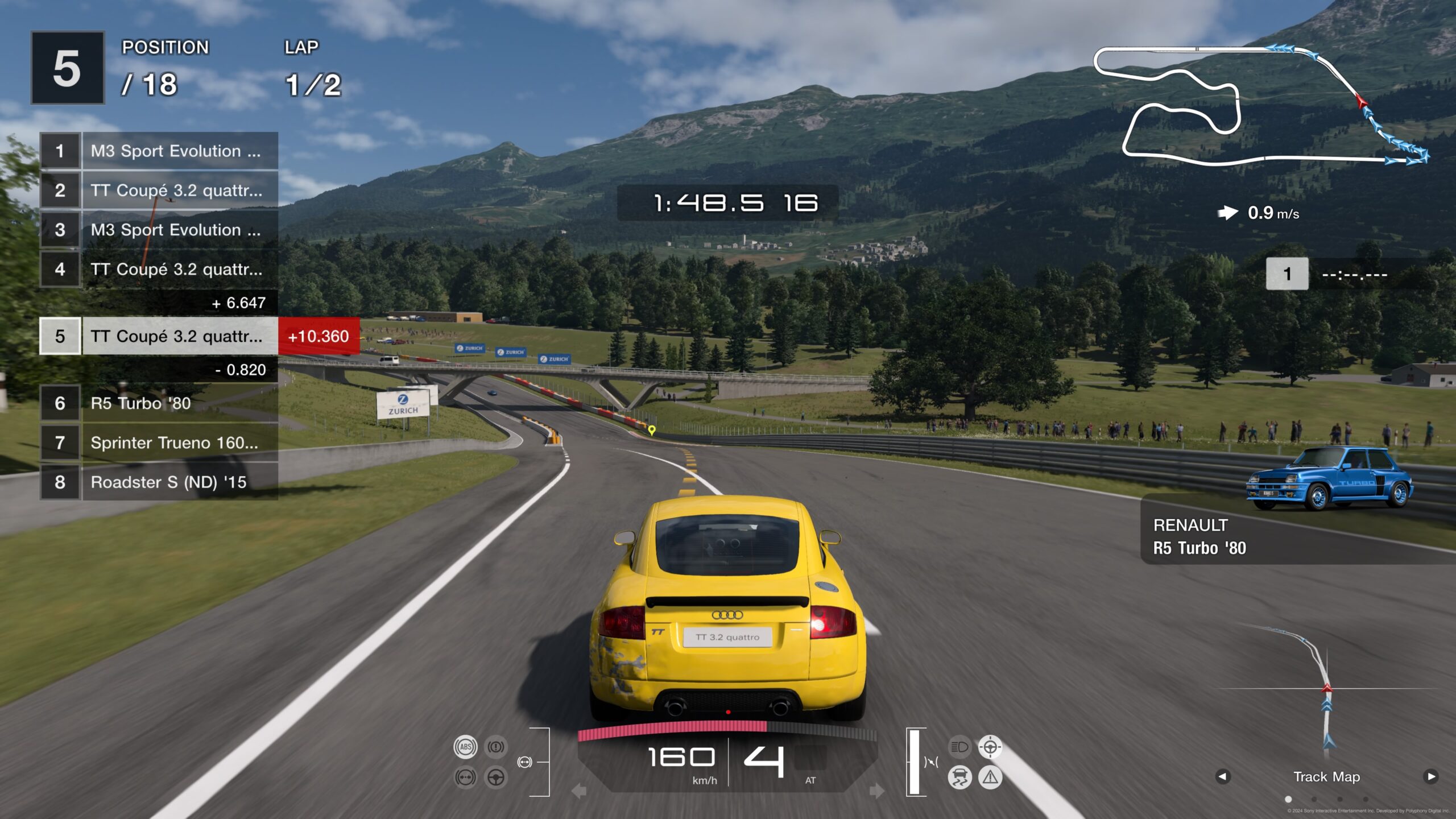Select the steering wheel crosshair icon

tap(990, 747)
